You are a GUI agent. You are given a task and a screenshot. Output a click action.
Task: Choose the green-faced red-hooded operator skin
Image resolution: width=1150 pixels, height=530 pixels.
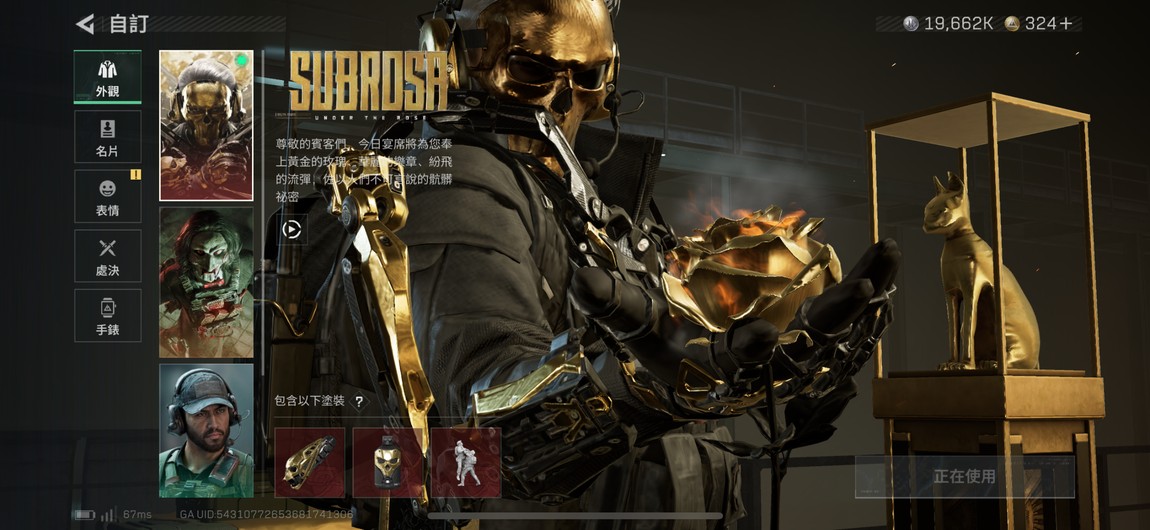[206, 282]
